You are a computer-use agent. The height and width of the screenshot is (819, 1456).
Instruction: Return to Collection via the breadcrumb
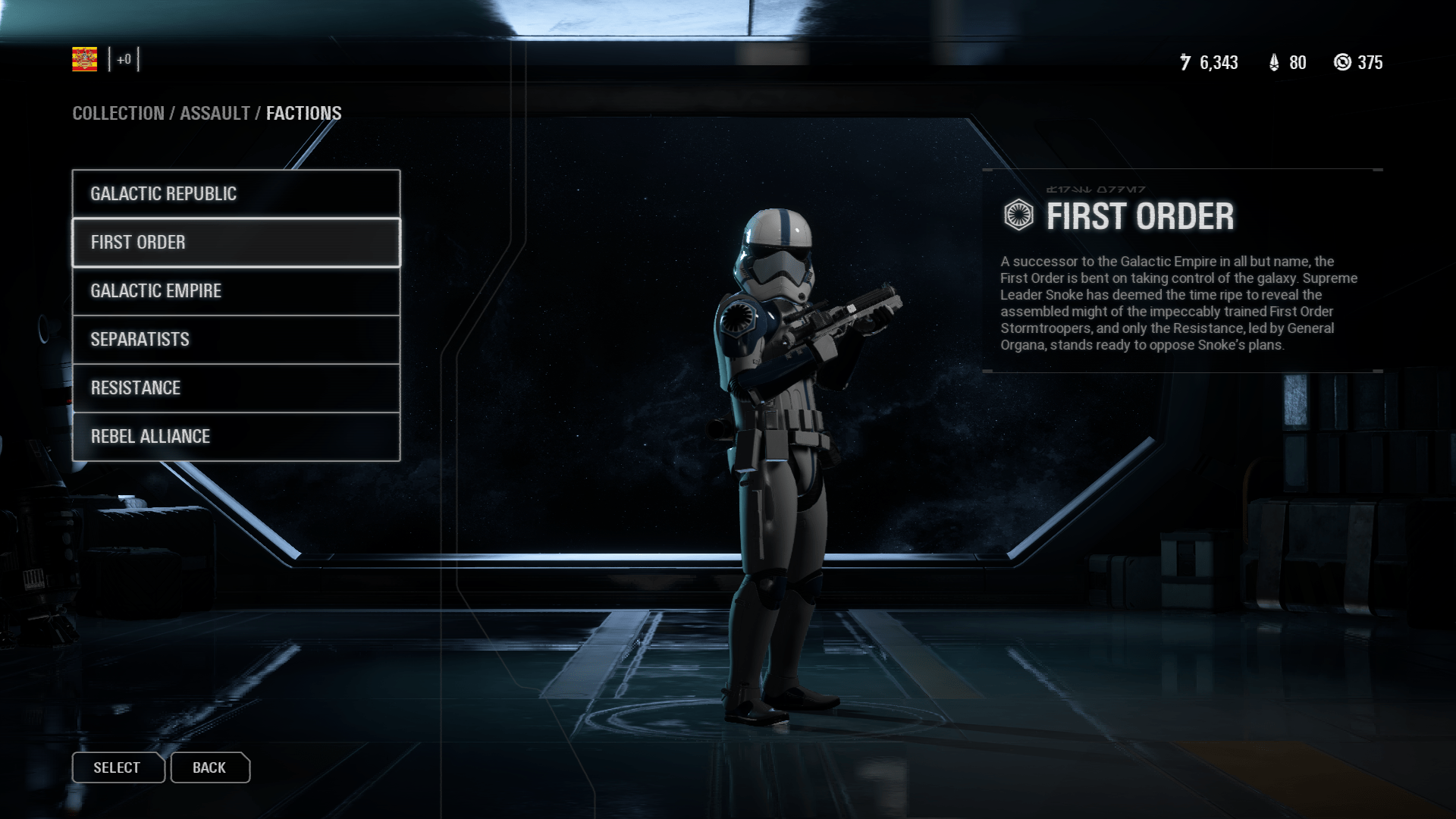[x=118, y=113]
